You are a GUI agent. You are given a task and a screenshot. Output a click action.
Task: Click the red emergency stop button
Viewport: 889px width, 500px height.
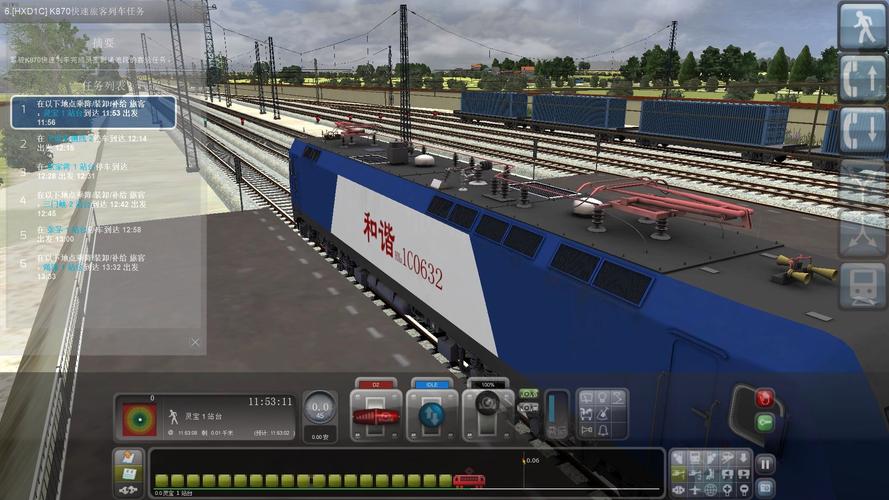(765, 397)
